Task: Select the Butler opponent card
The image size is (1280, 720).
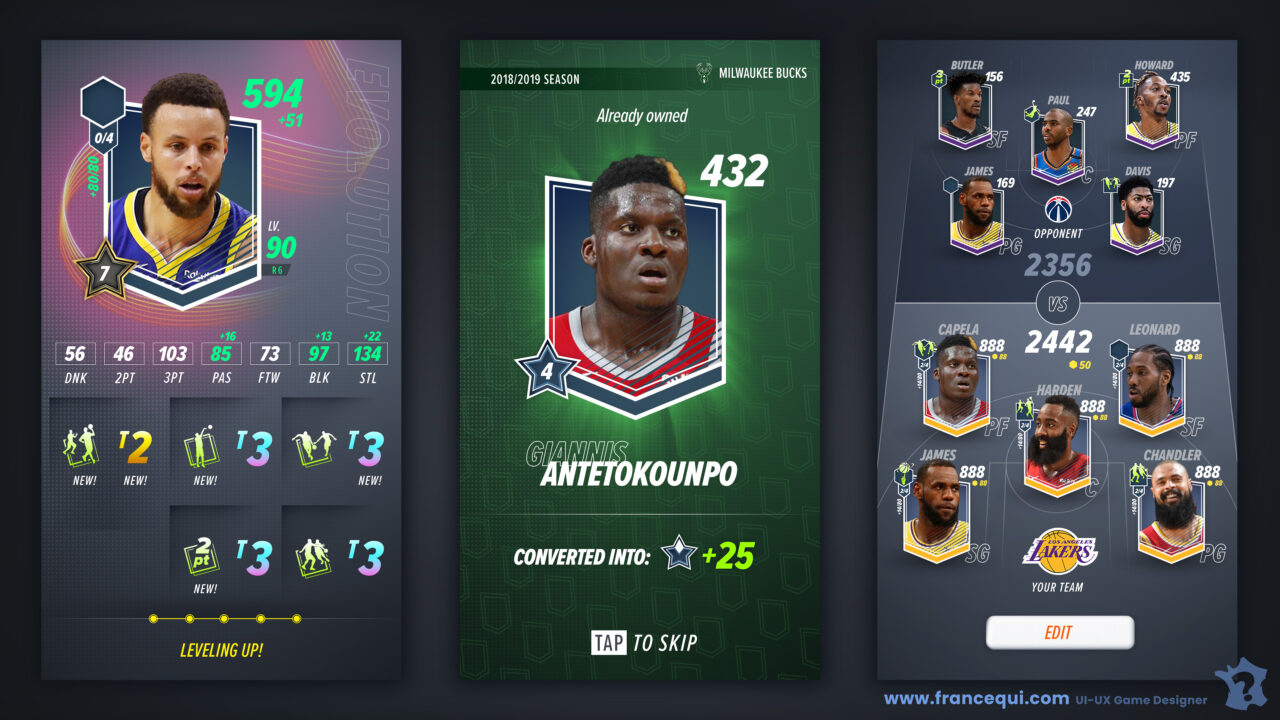Action: pyautogui.click(x=962, y=113)
